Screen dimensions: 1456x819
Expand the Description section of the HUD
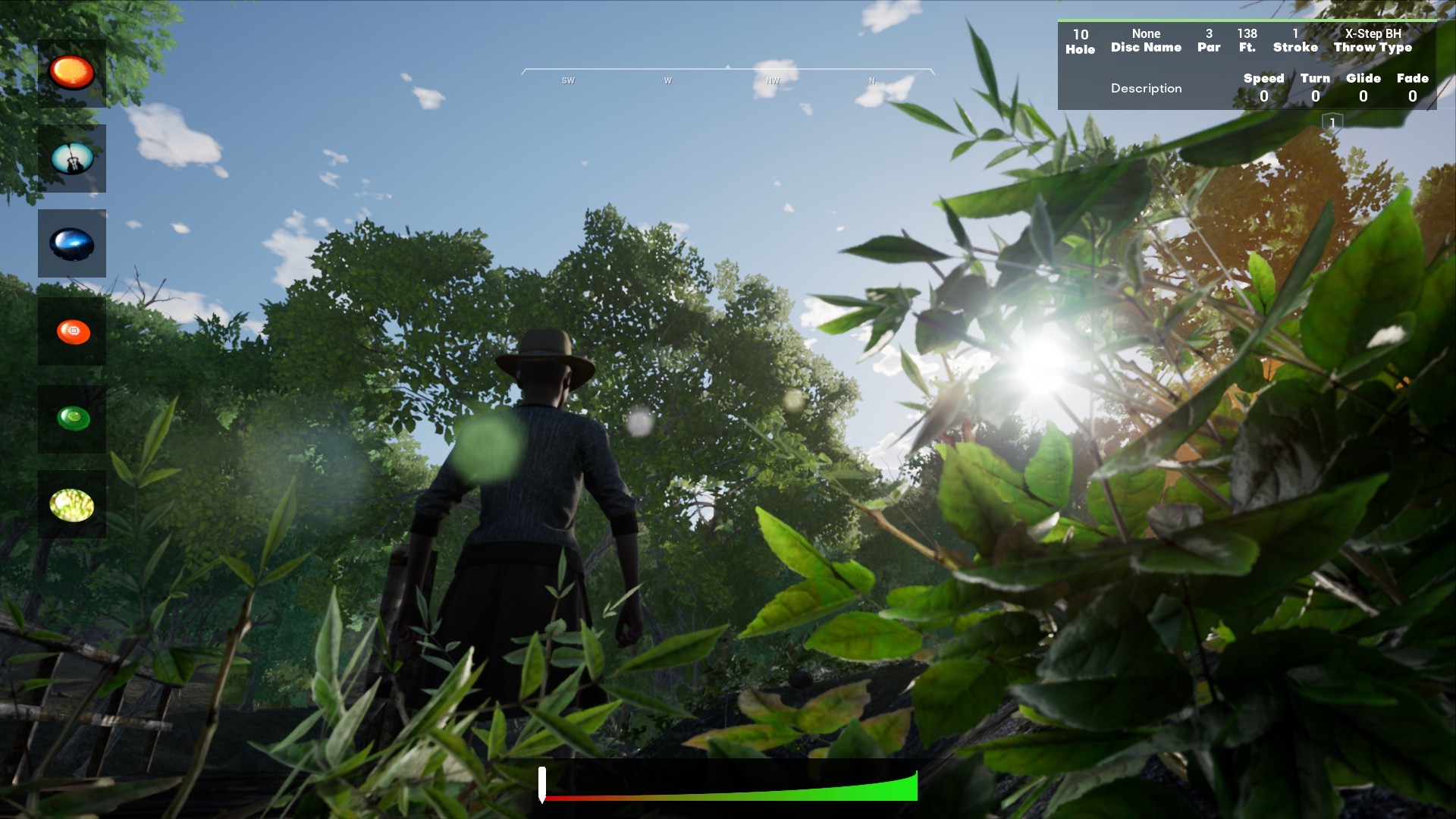[x=1146, y=89]
